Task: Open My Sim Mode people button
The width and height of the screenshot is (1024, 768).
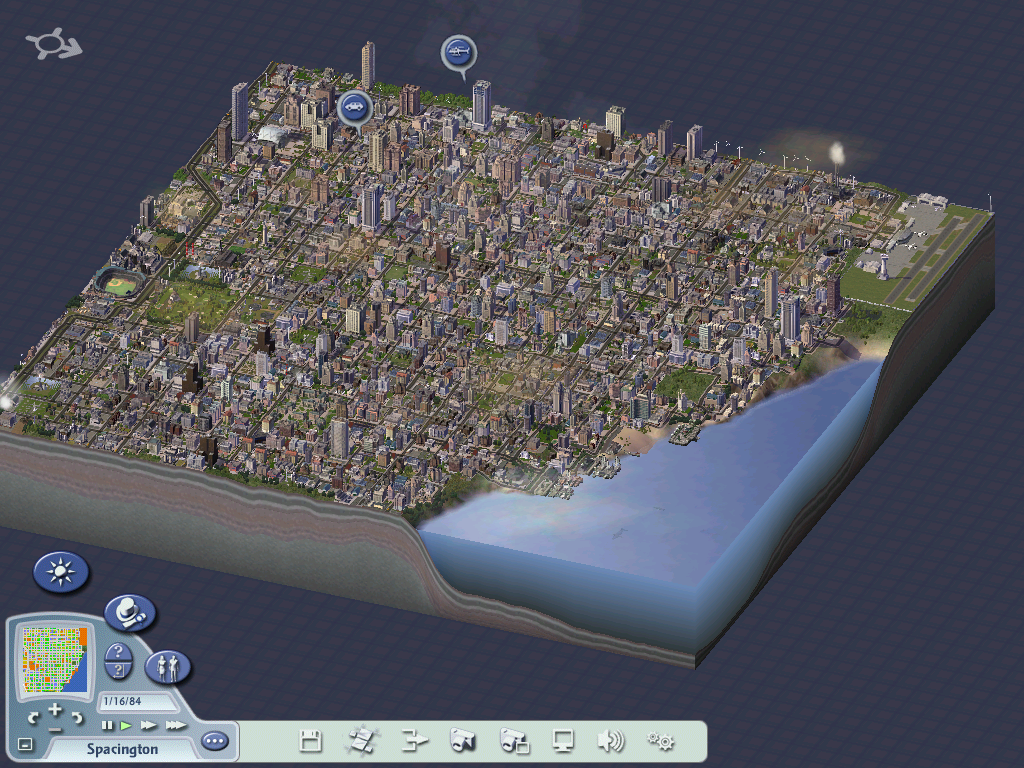Action: click(168, 667)
